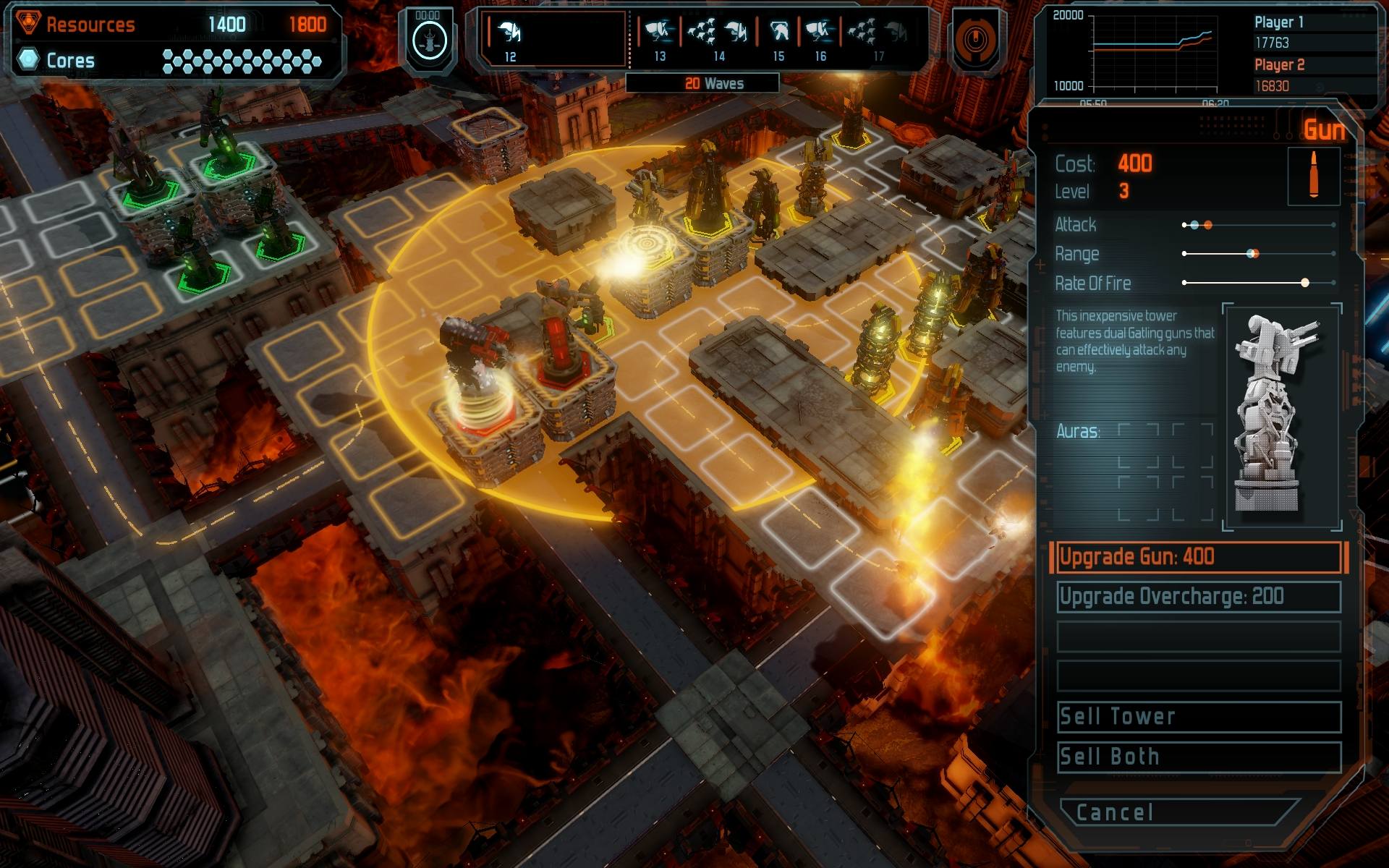Click the orange overcharge power icon
Screen dimensions: 1389x868
977,40
